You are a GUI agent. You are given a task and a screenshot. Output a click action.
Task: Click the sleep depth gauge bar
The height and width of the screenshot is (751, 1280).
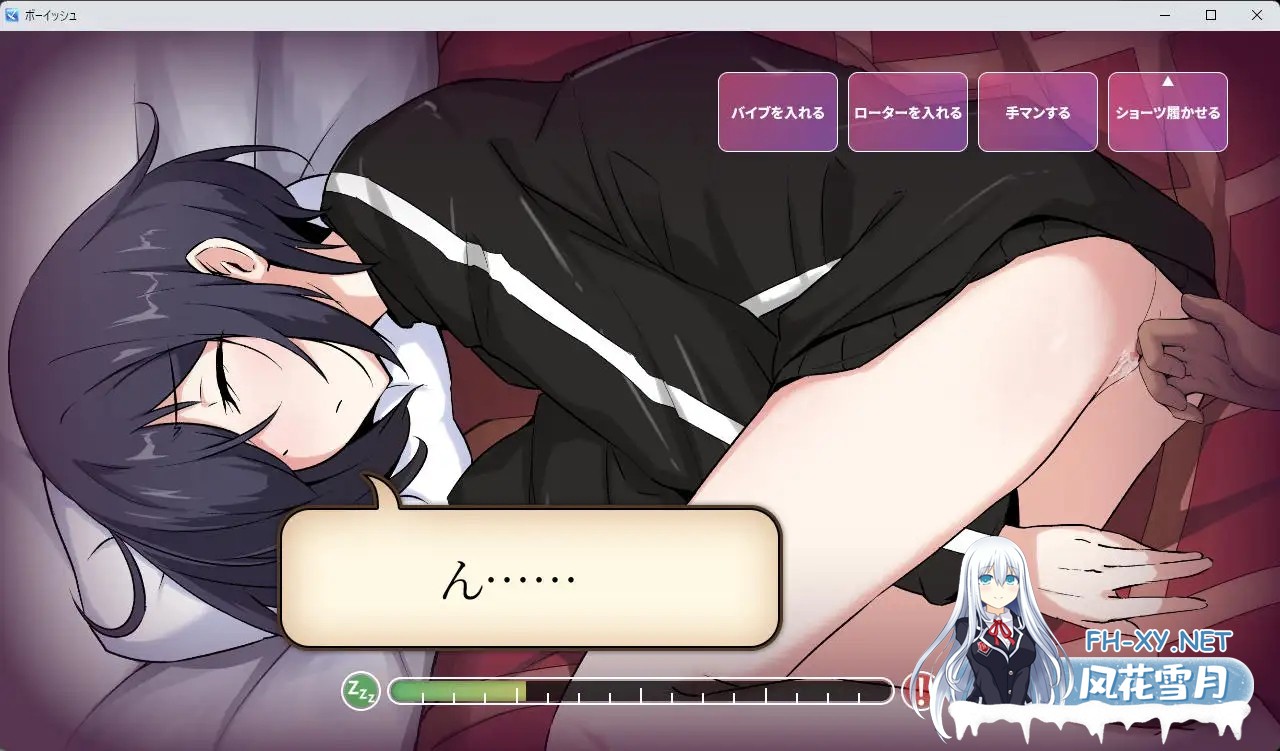640,691
